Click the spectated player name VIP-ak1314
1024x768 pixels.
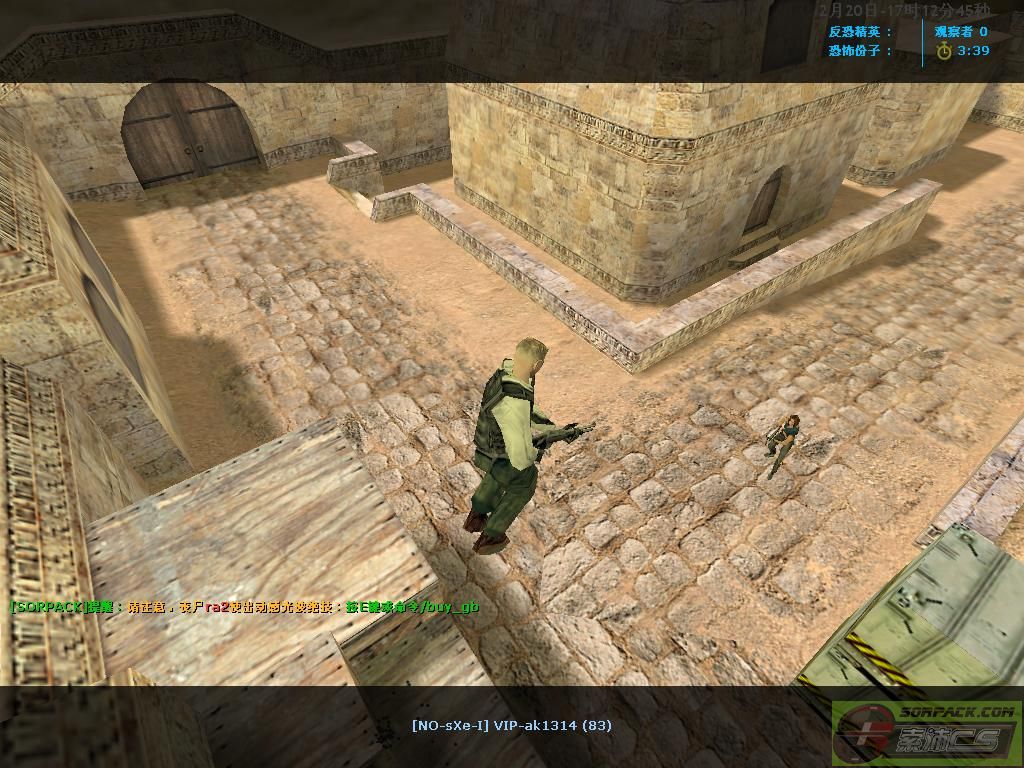point(511,725)
